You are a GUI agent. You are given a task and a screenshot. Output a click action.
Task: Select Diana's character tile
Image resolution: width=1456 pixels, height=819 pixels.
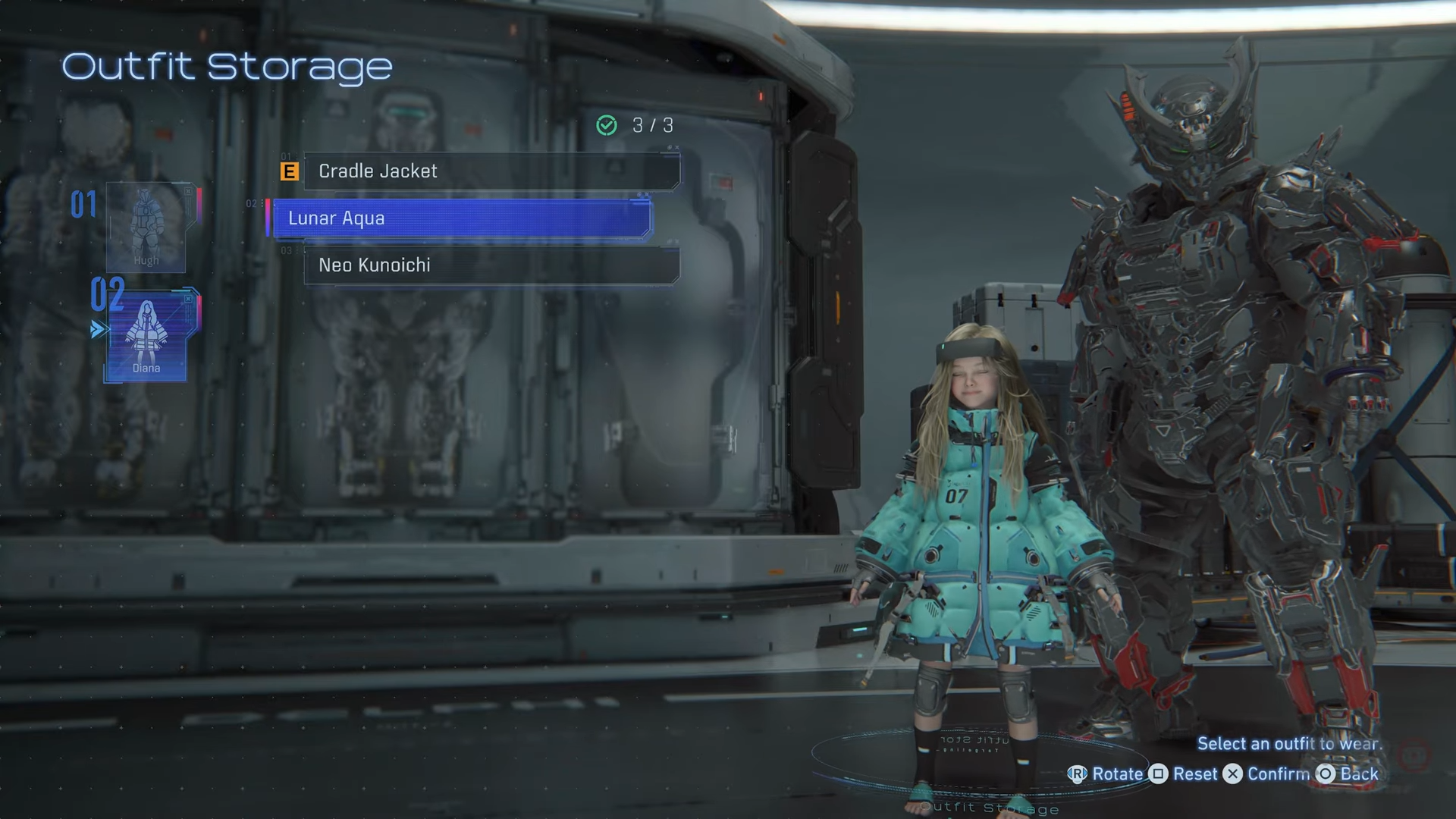(146, 337)
